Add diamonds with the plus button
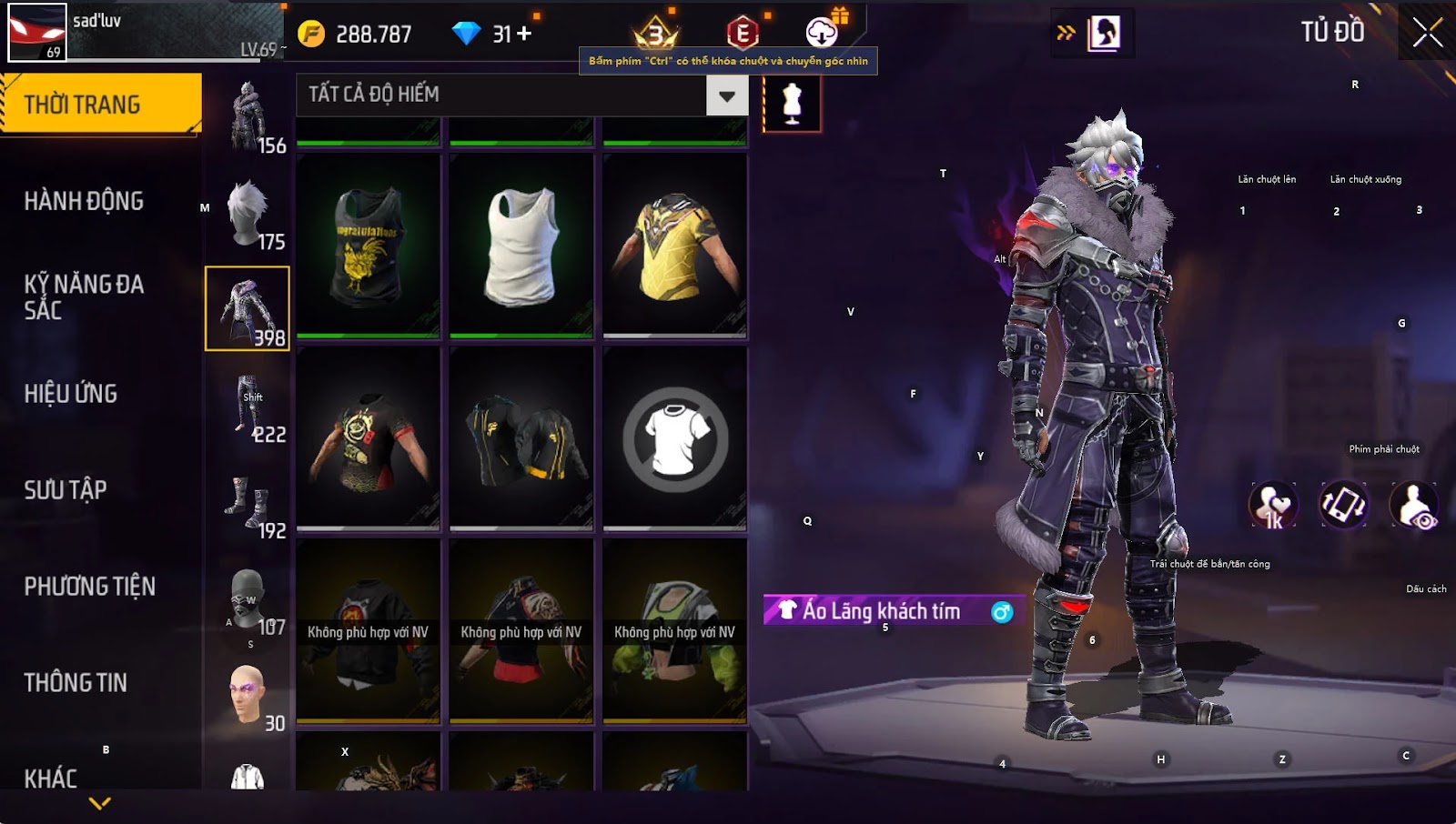 524,34
